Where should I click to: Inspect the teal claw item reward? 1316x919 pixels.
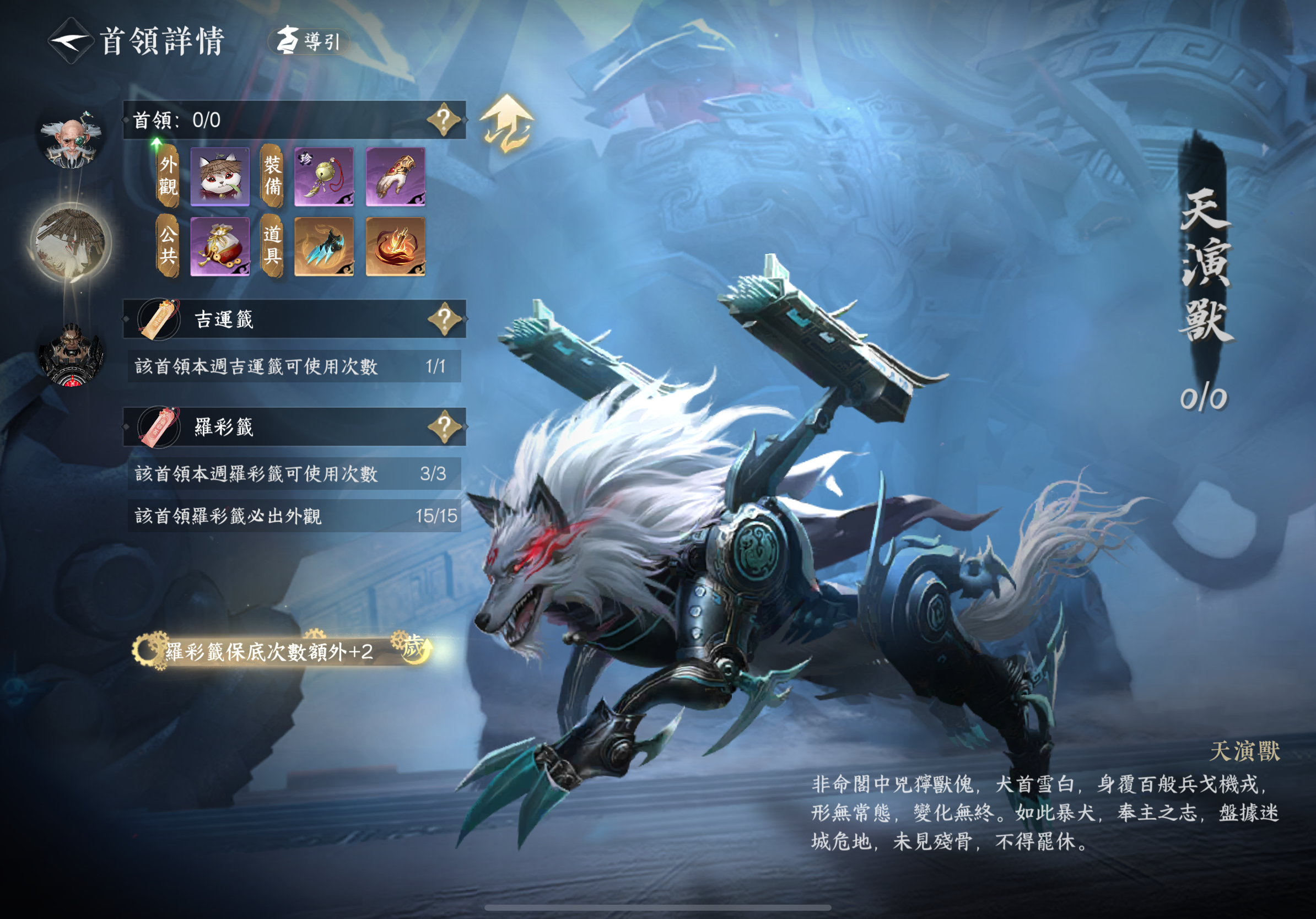tap(324, 247)
